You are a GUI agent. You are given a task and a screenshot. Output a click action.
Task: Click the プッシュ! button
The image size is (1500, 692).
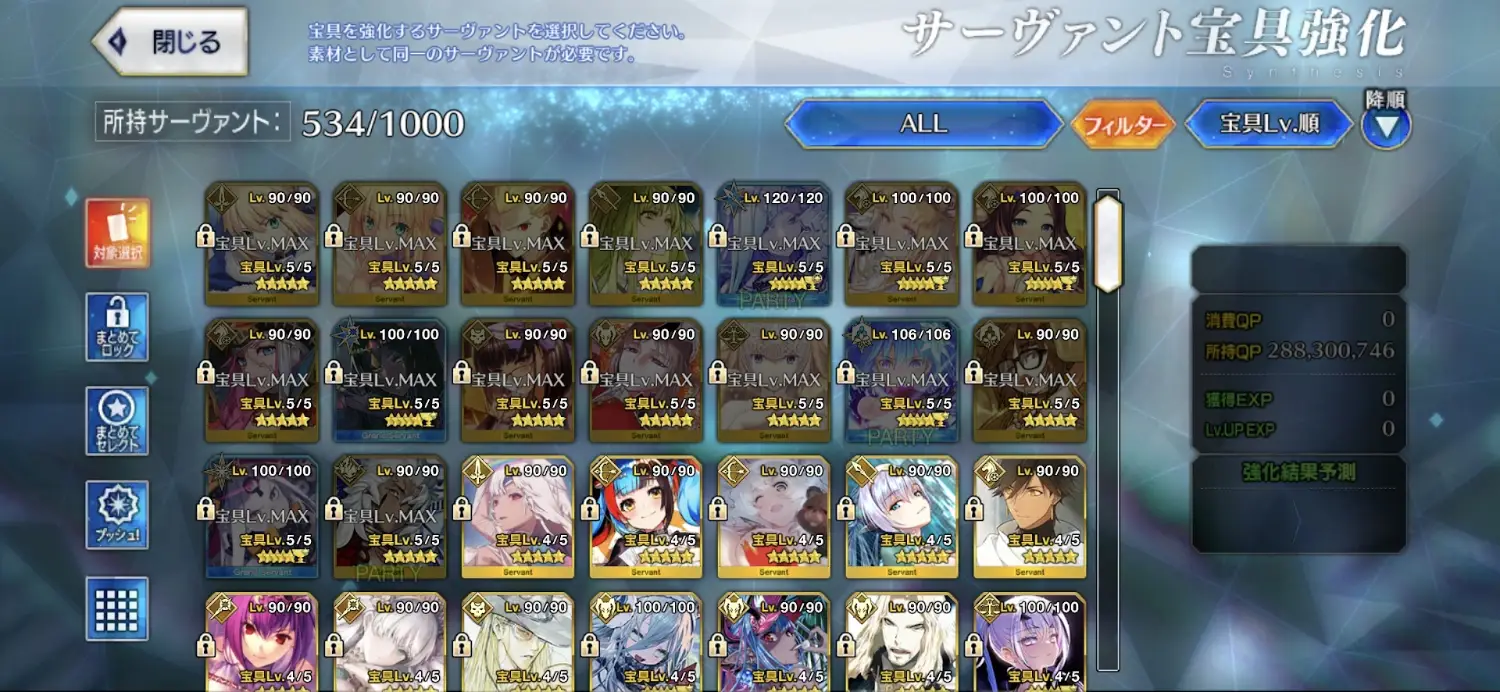pos(117,515)
